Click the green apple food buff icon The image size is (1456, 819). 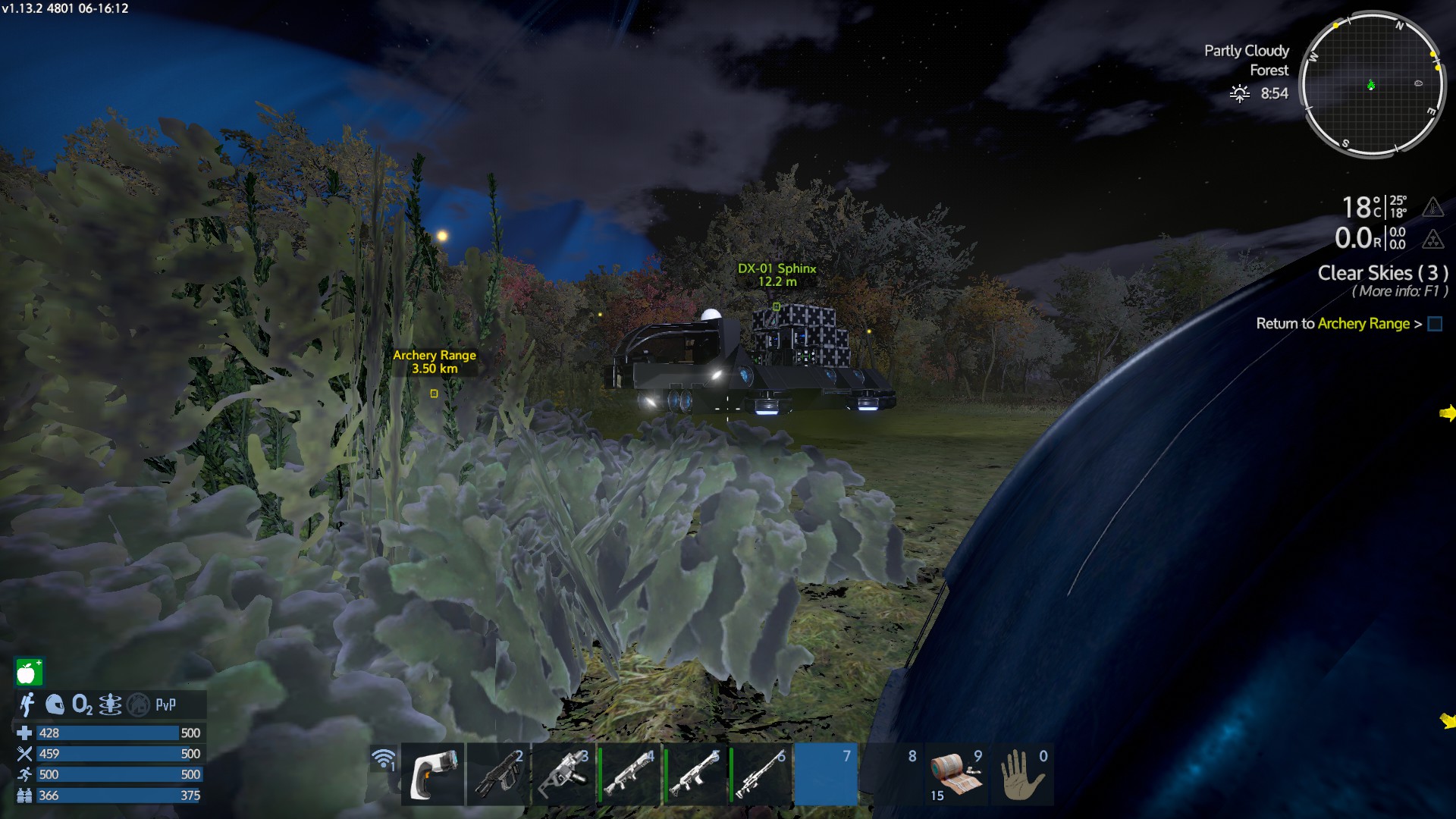pyautogui.click(x=29, y=672)
